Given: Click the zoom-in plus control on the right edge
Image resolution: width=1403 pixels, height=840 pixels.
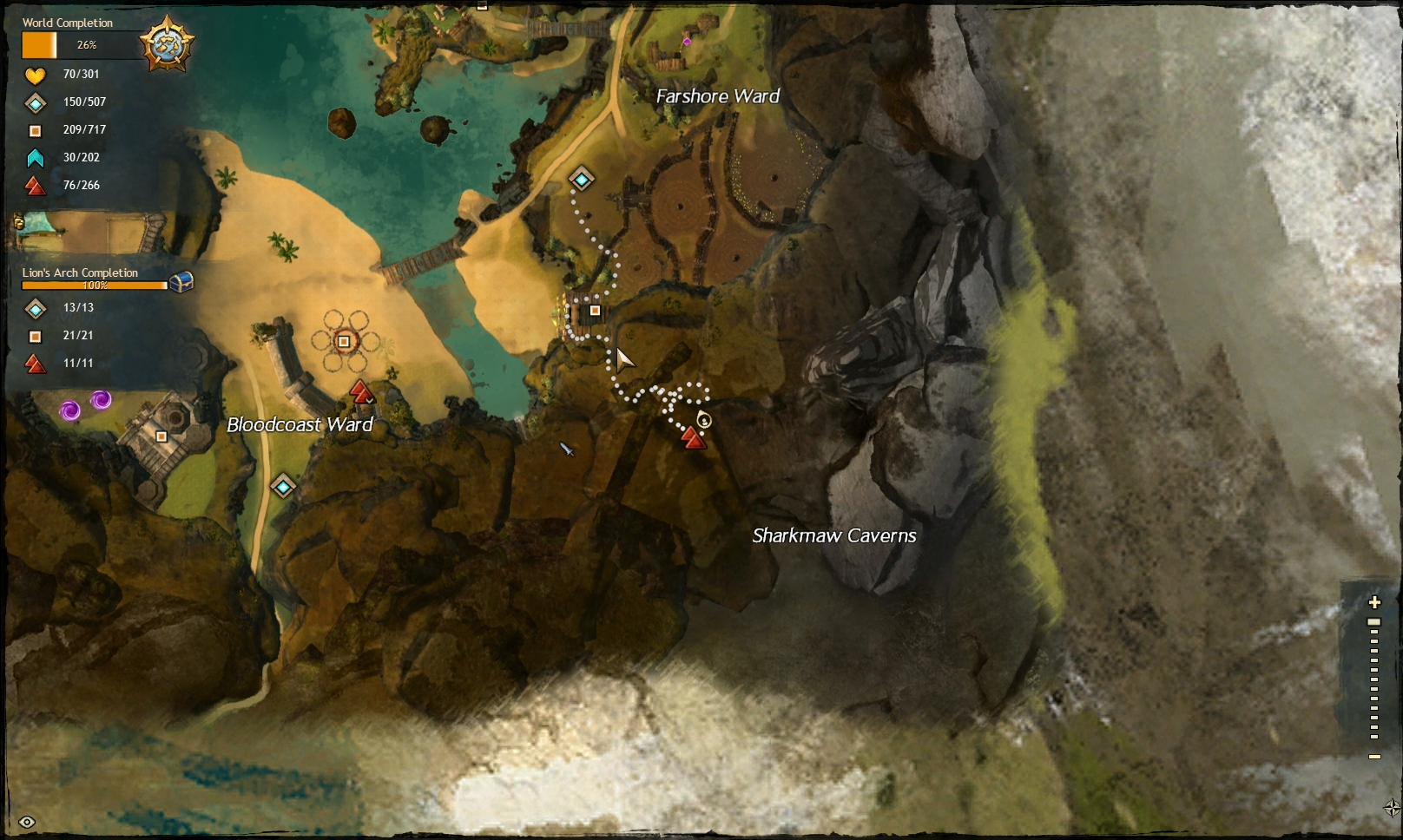Looking at the screenshot, I should (x=1374, y=600).
